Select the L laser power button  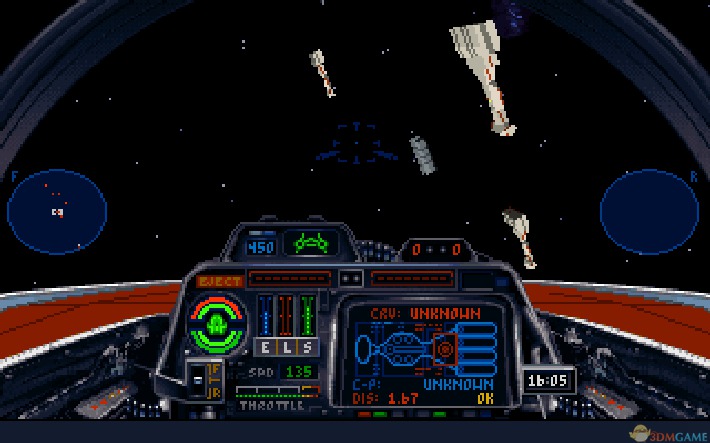click(x=285, y=347)
